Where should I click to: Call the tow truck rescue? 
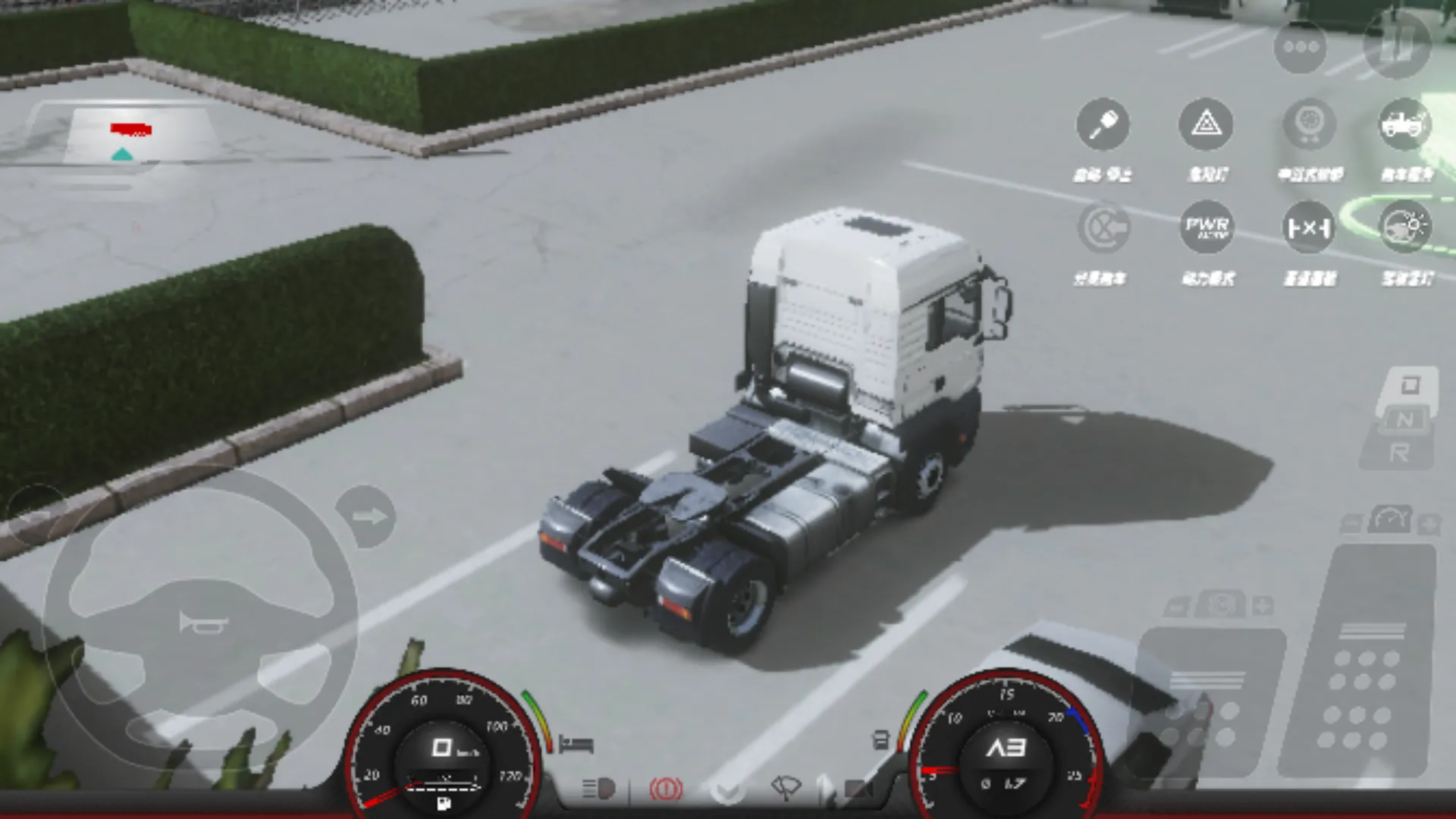click(1405, 124)
